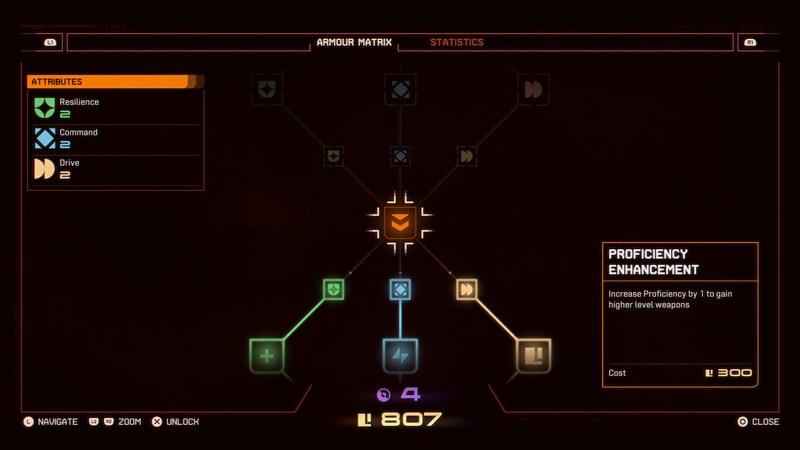
Task: Select the Drive attribute row
Action: click(x=114, y=168)
